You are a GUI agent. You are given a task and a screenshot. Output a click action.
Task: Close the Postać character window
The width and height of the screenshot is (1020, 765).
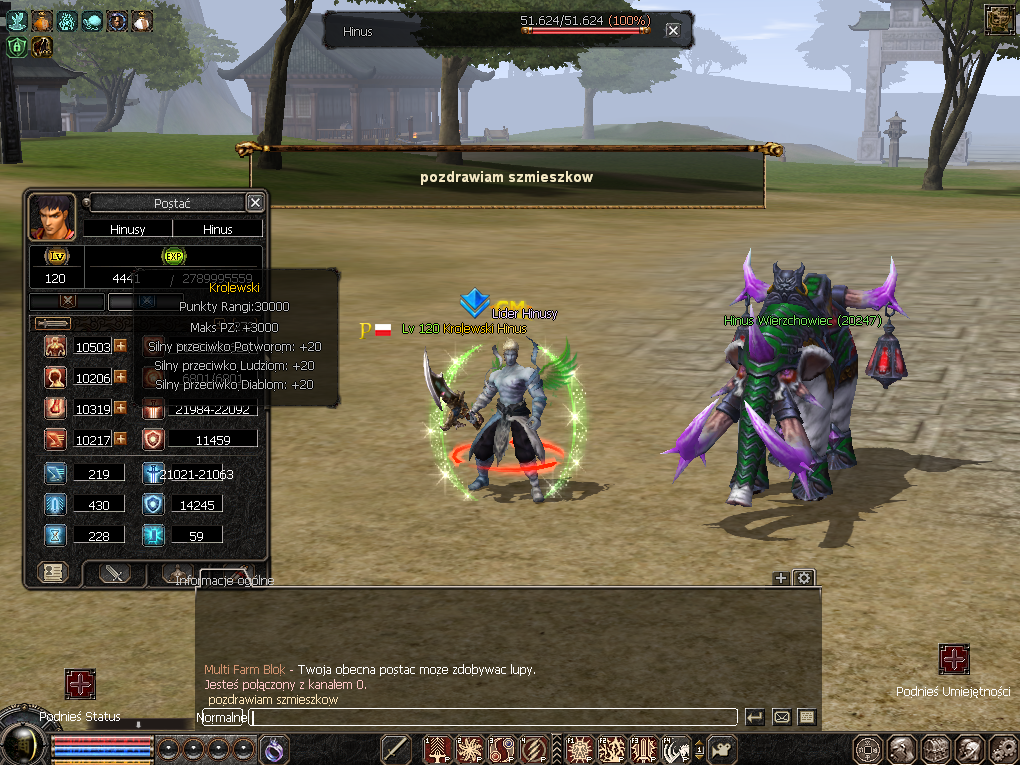click(255, 203)
